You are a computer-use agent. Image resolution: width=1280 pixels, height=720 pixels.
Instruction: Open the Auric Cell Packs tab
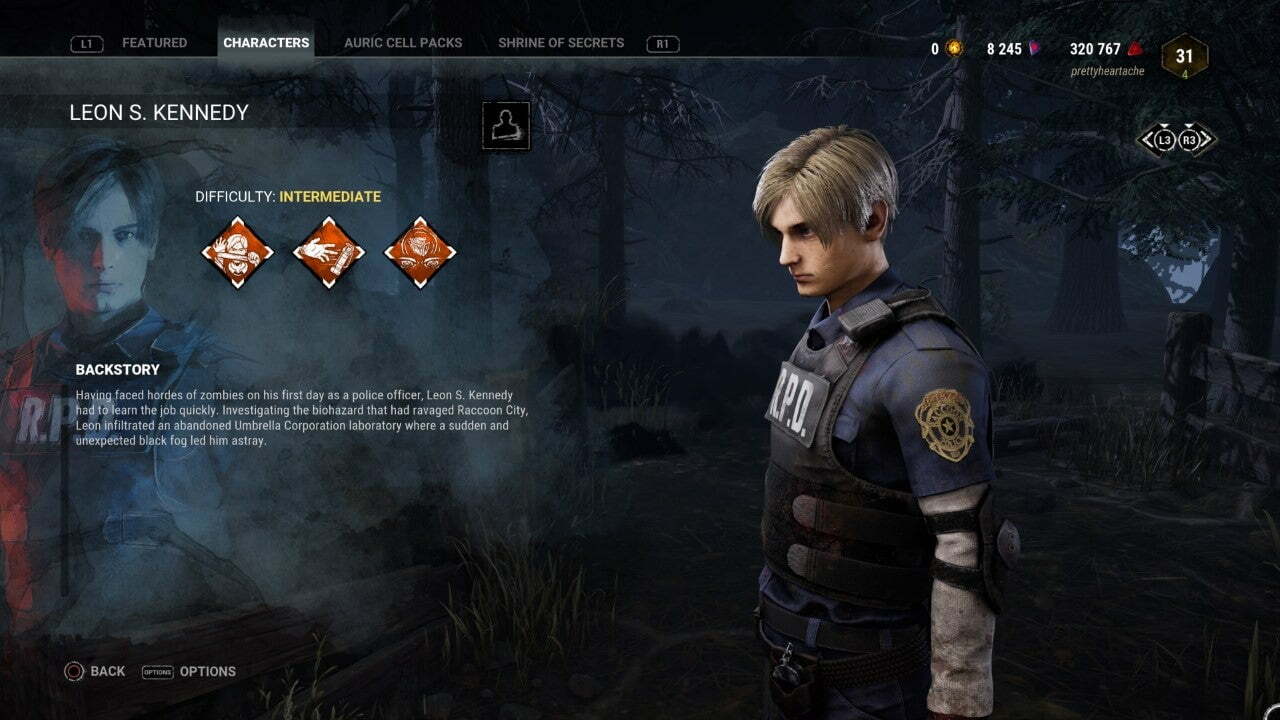[403, 43]
